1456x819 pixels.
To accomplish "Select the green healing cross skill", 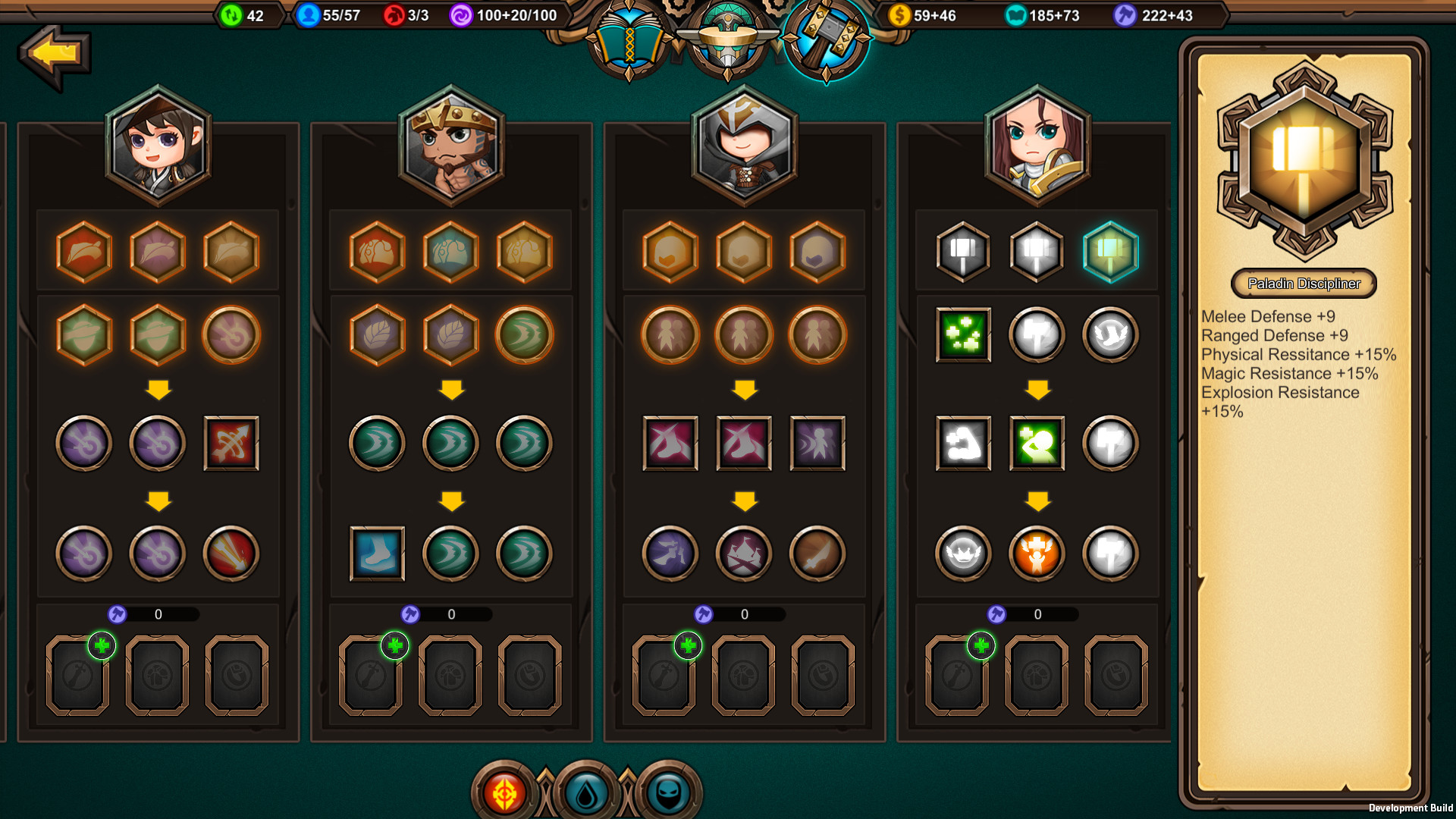I will tap(963, 336).
